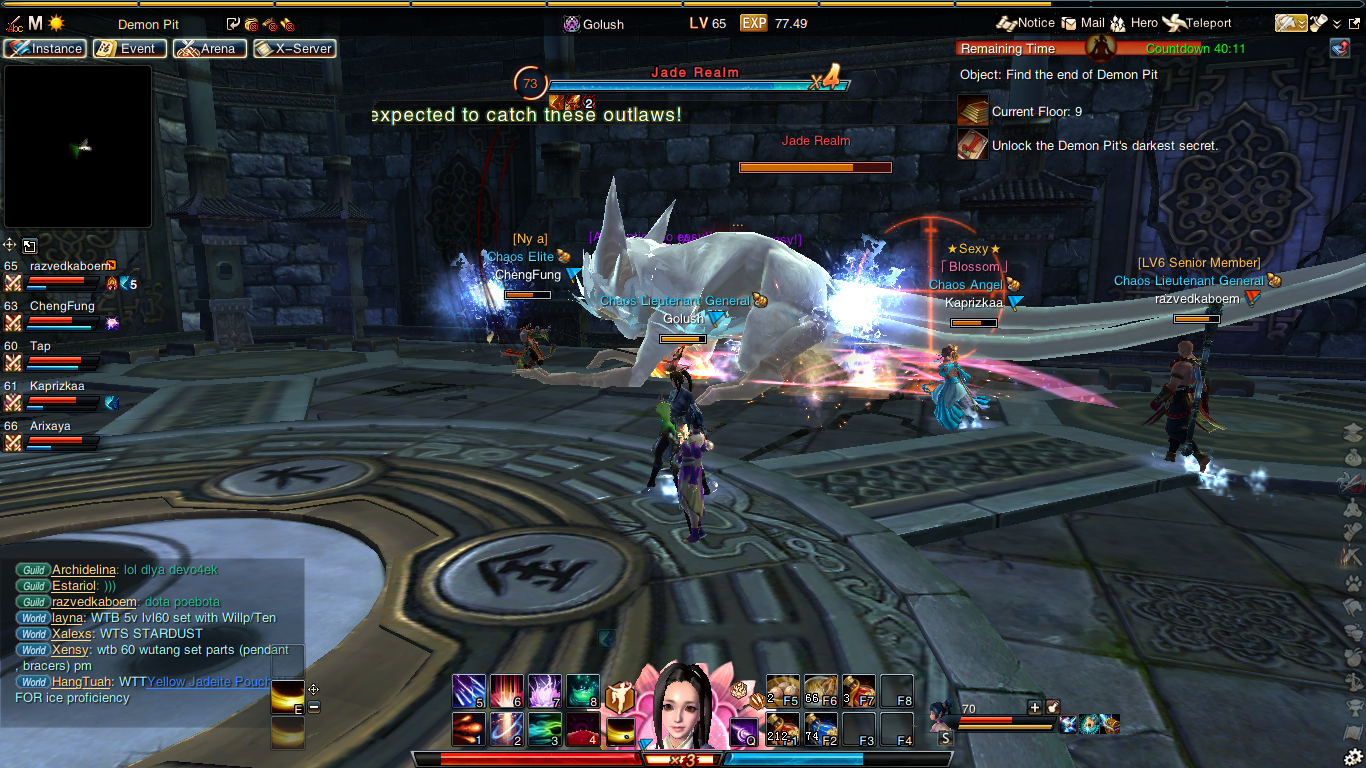This screenshot has width=1366, height=768.
Task: Open the Notice board
Action: [1025, 23]
